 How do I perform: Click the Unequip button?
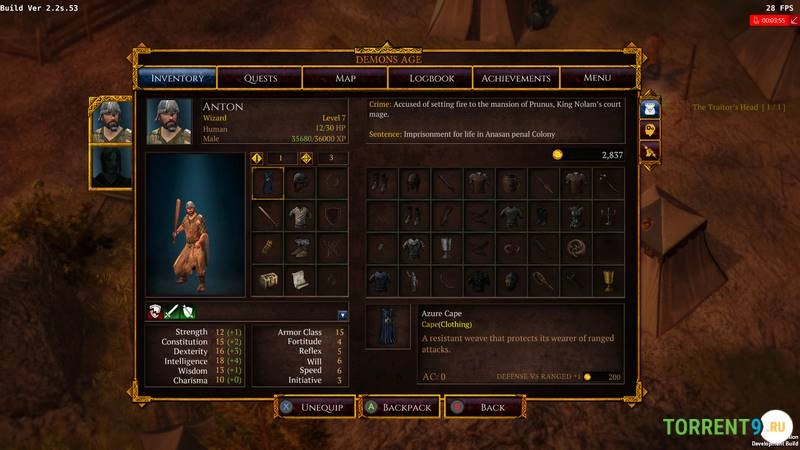(x=313, y=408)
